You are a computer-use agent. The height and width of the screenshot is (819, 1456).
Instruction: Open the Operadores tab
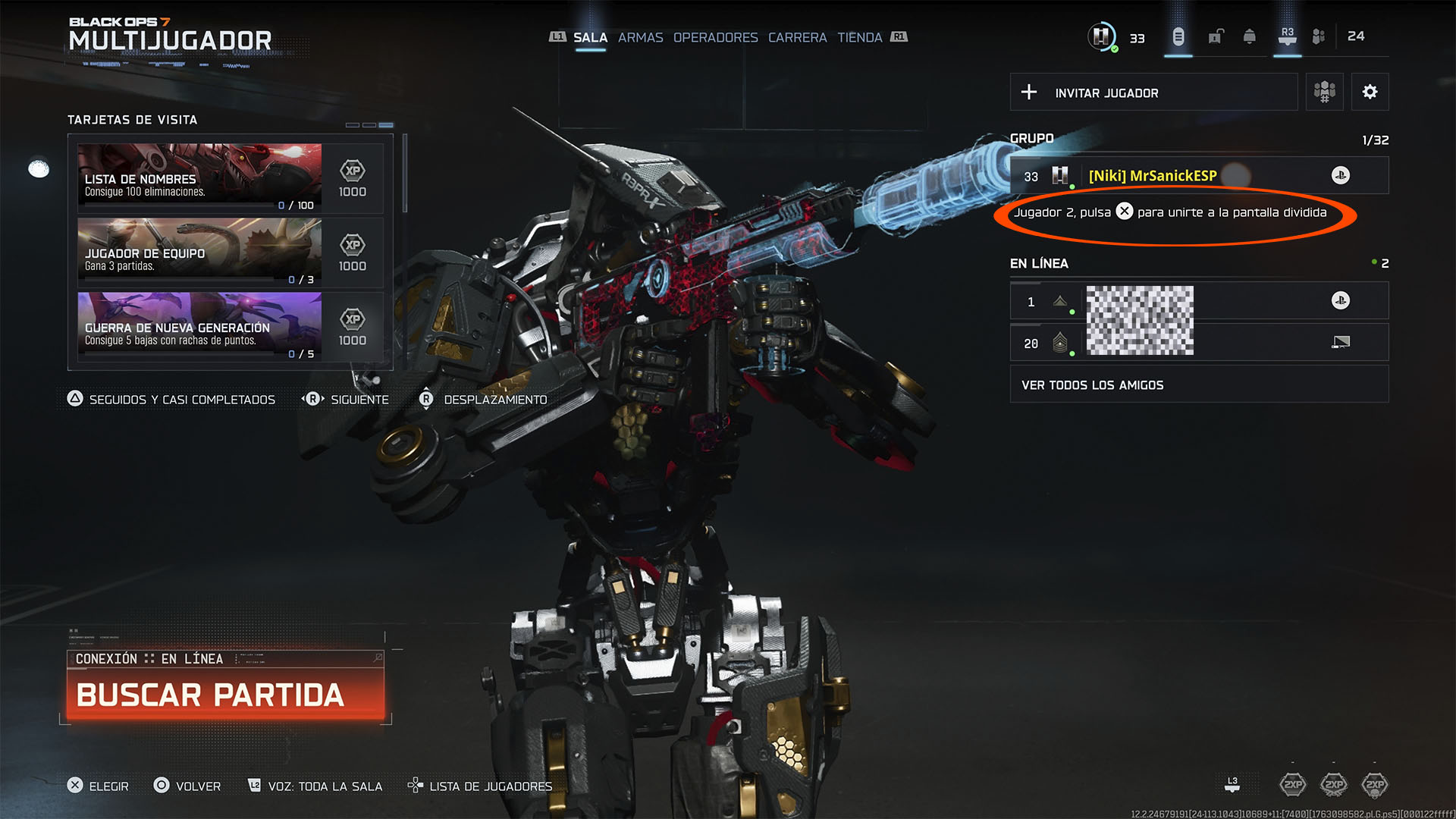click(x=715, y=37)
